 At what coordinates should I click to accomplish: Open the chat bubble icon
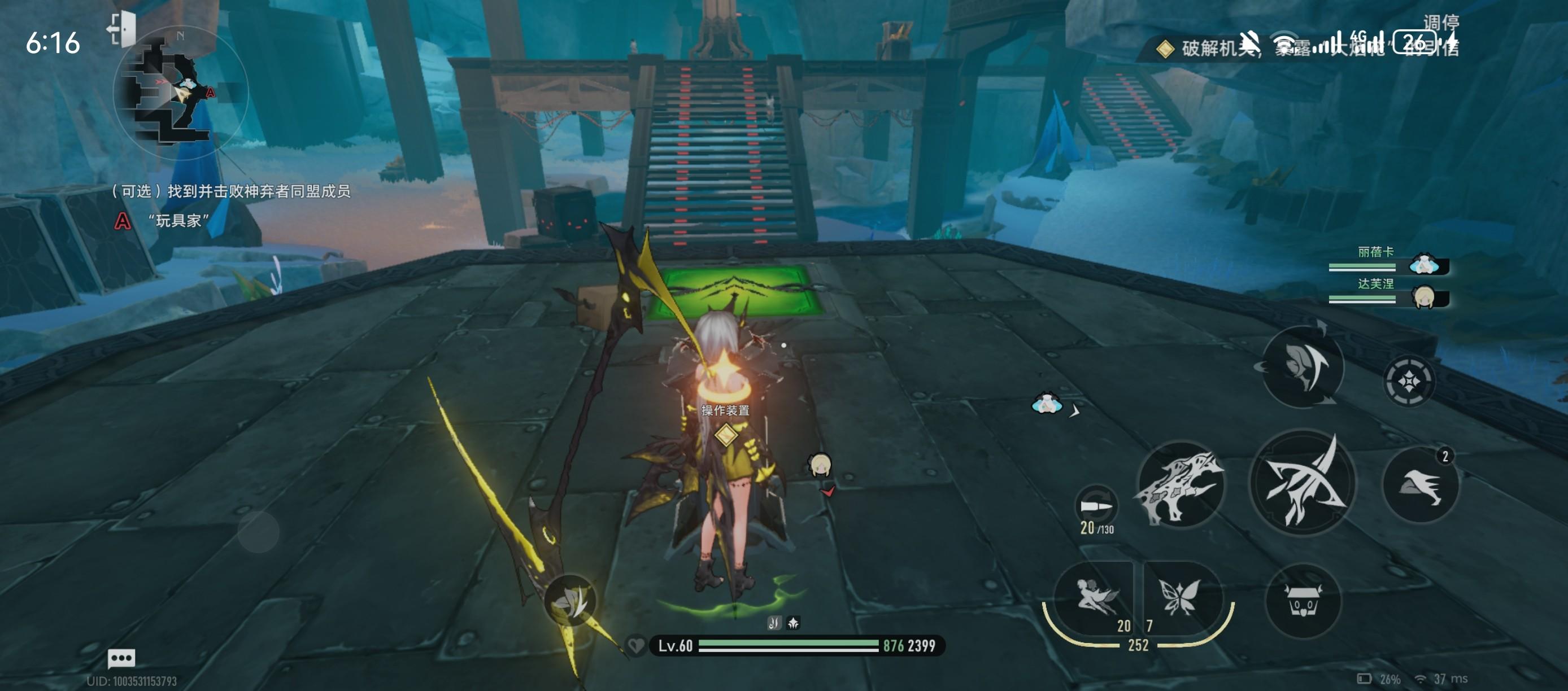point(121,658)
